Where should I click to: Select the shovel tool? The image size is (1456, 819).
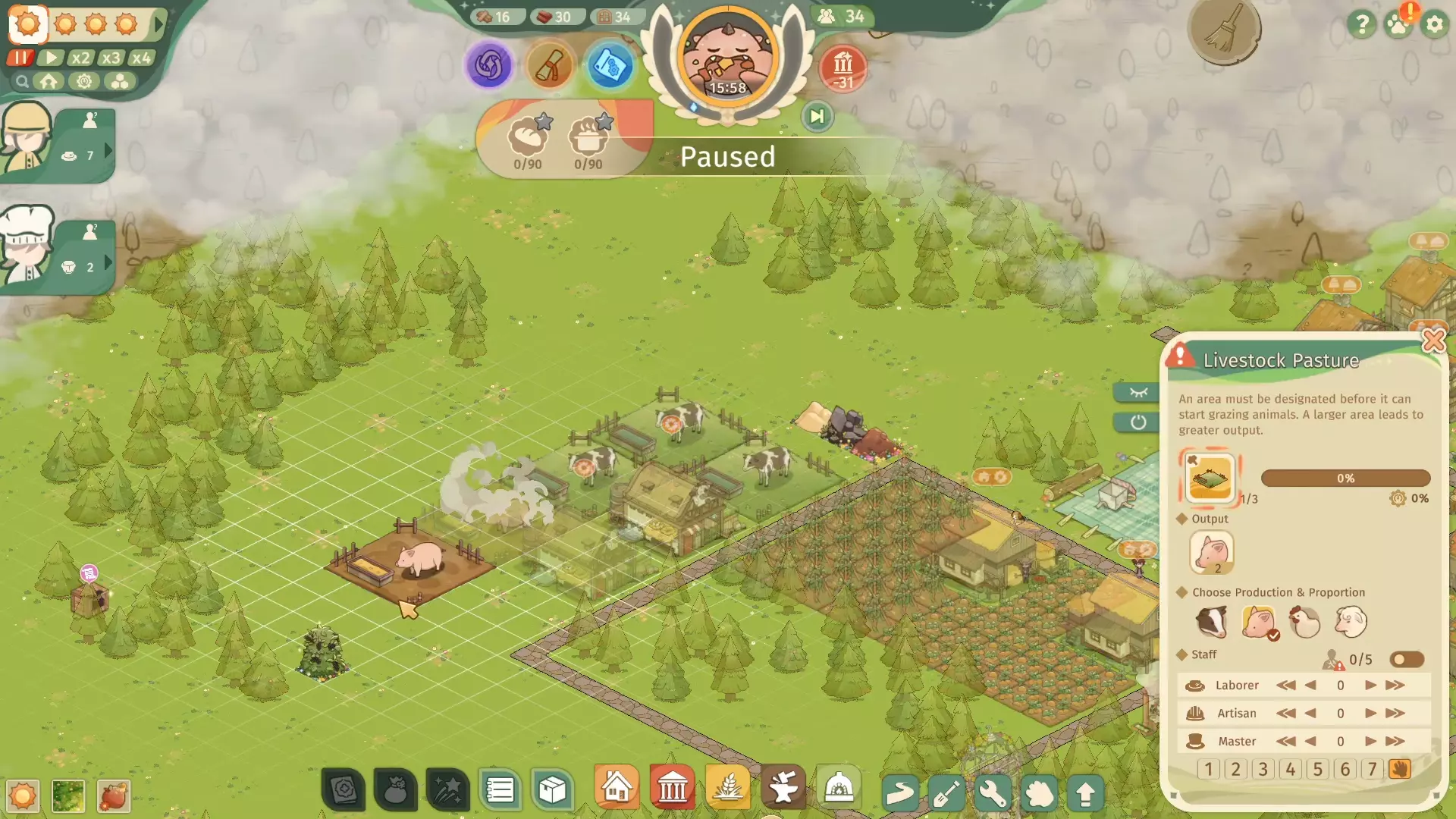946,793
